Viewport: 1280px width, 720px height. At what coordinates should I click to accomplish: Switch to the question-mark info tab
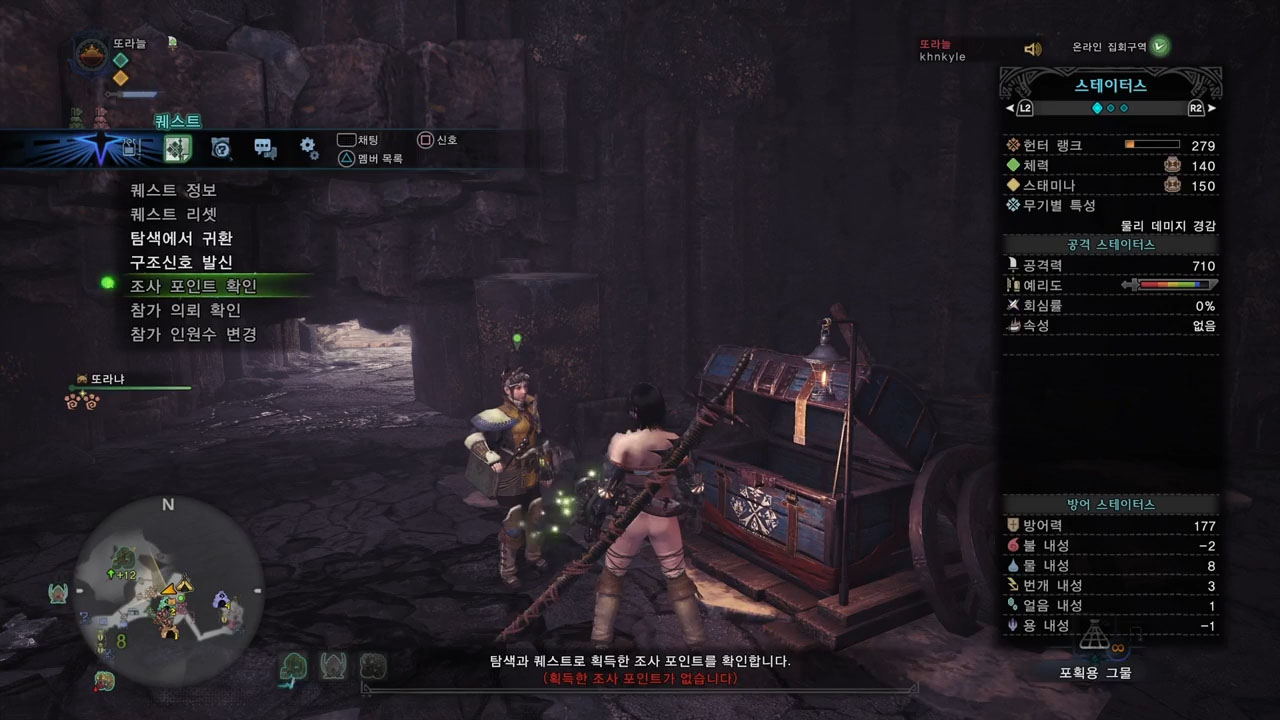point(221,149)
